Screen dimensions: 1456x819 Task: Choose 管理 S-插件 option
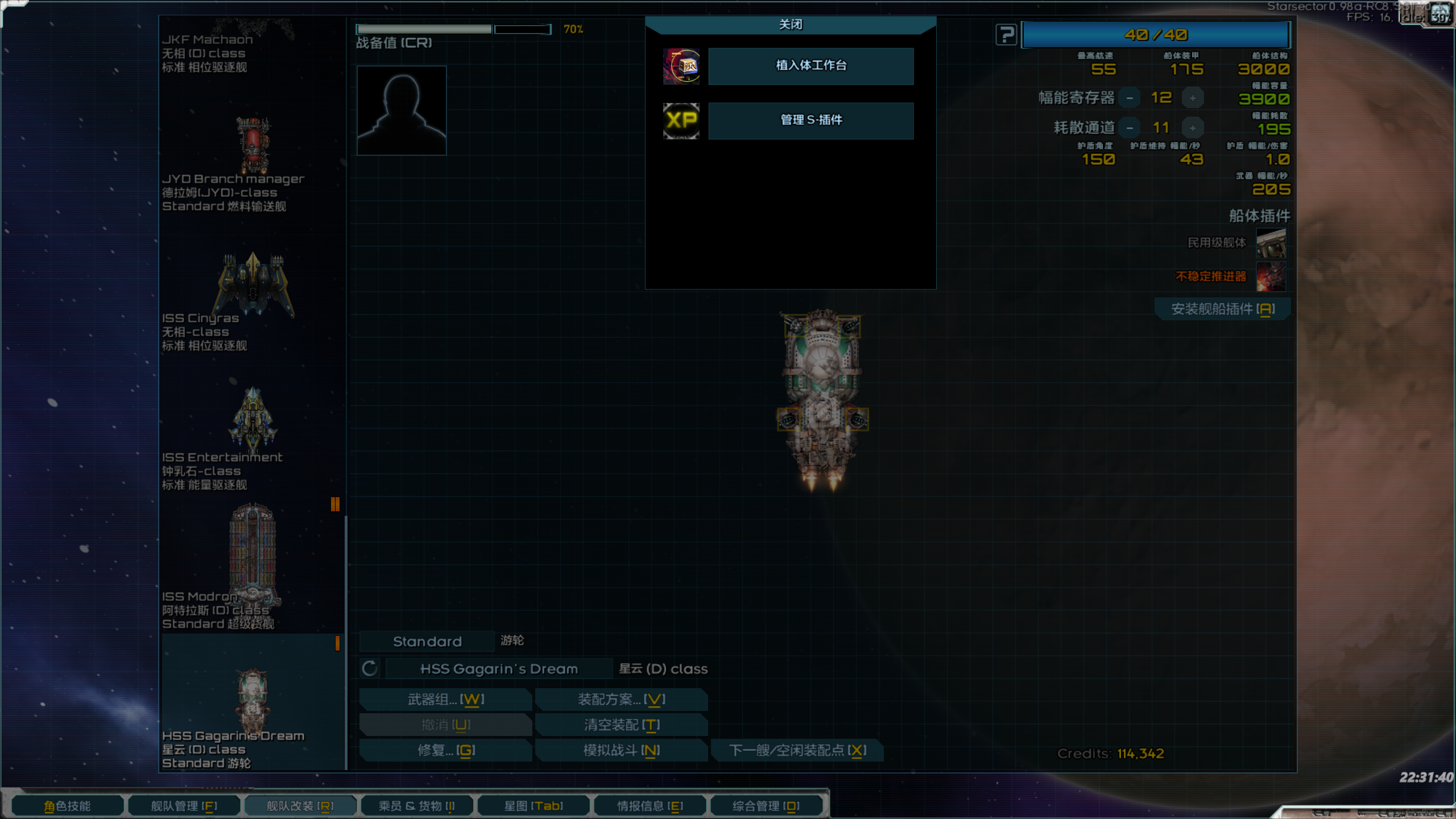pos(810,120)
